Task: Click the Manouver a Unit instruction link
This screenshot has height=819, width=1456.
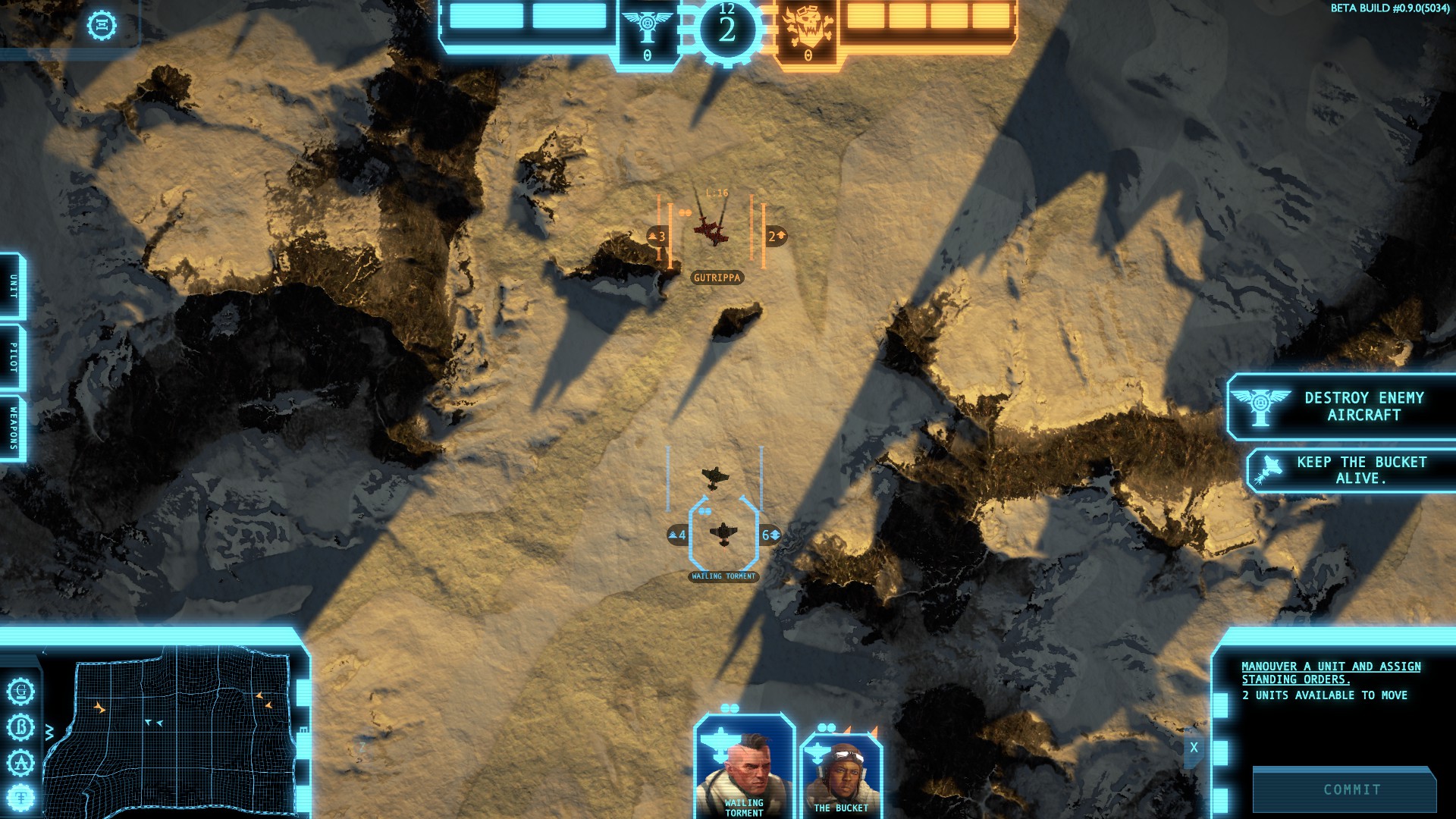Action: tap(1331, 673)
